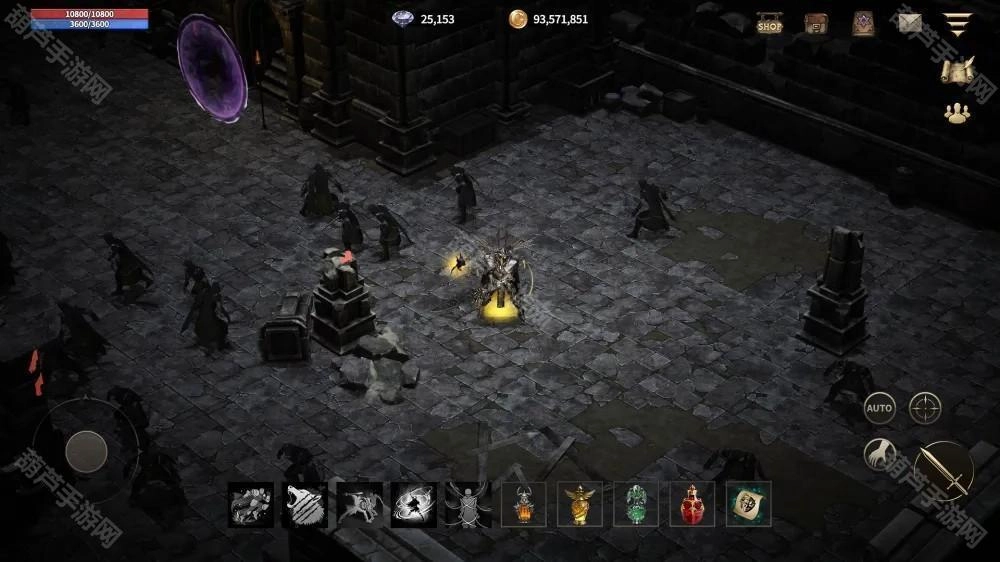Open the inventory chest icon

click(816, 24)
